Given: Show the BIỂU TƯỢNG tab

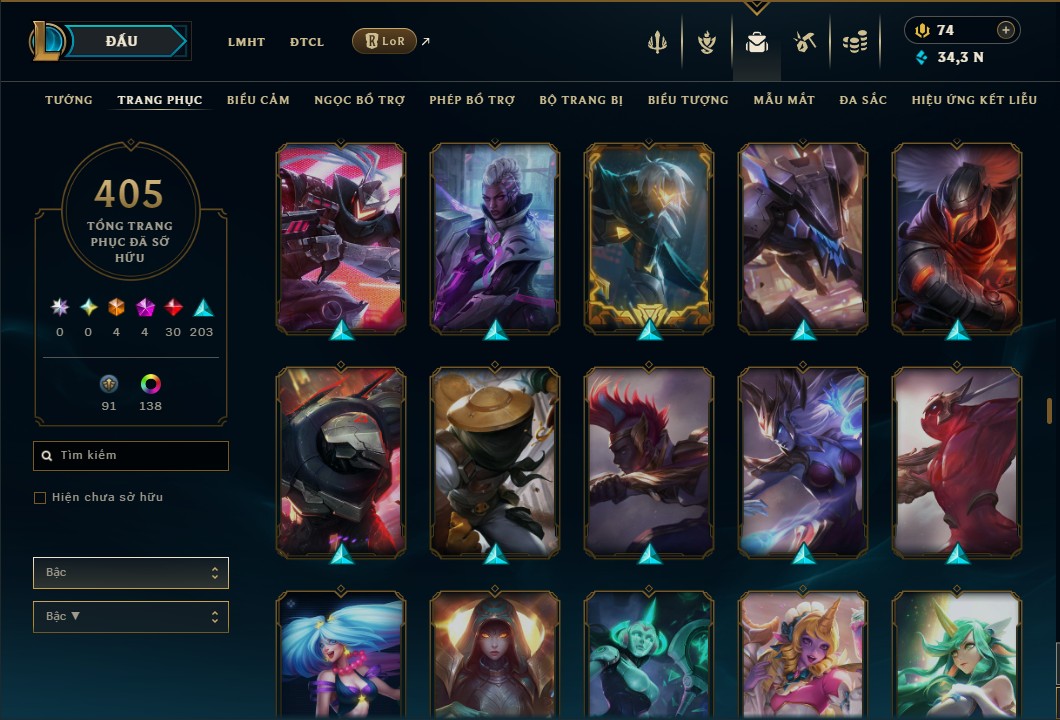Looking at the screenshot, I should click(x=688, y=100).
